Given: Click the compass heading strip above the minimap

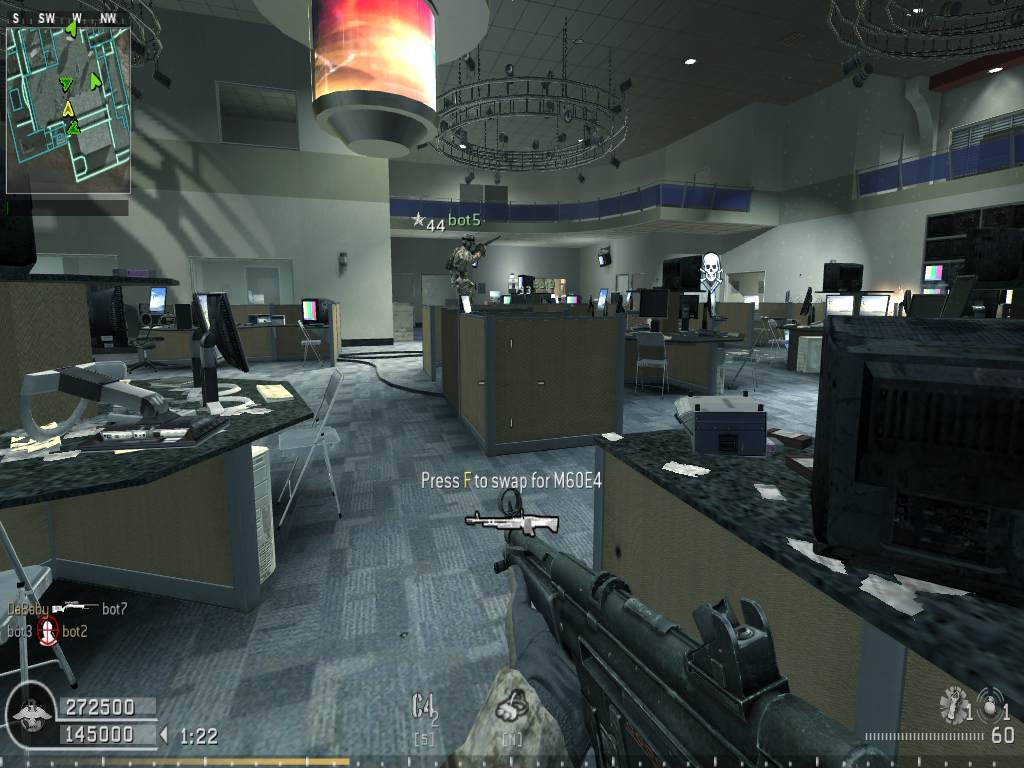Looking at the screenshot, I should 68,17.
